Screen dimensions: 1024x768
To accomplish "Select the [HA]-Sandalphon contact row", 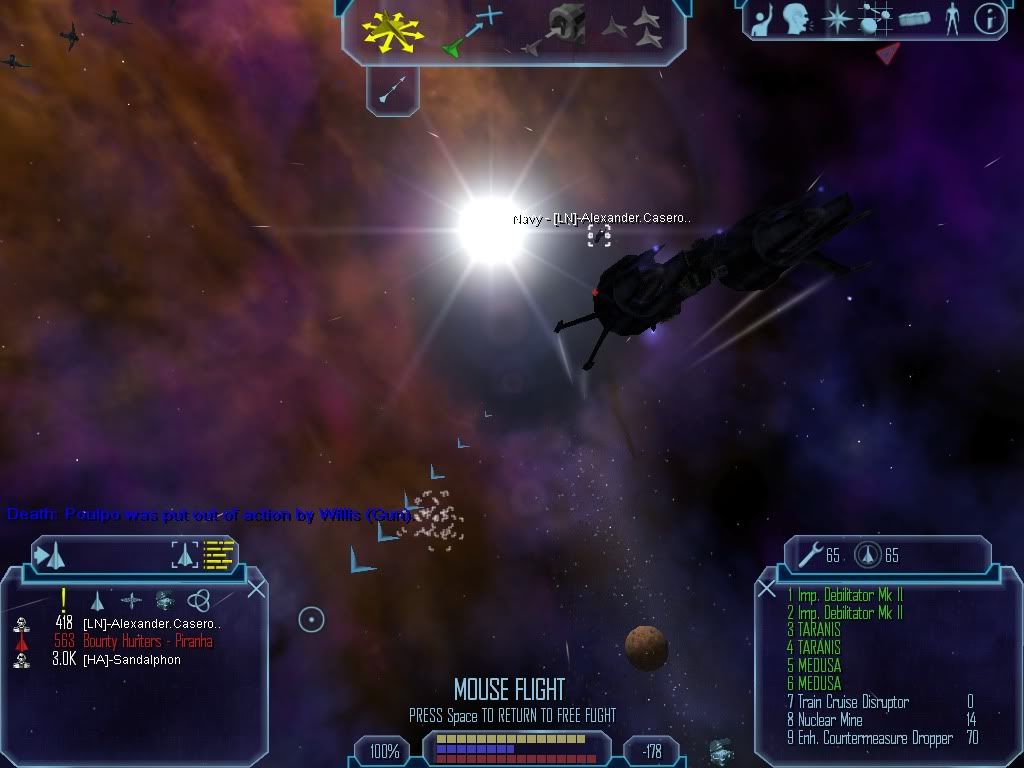I will (x=132, y=660).
